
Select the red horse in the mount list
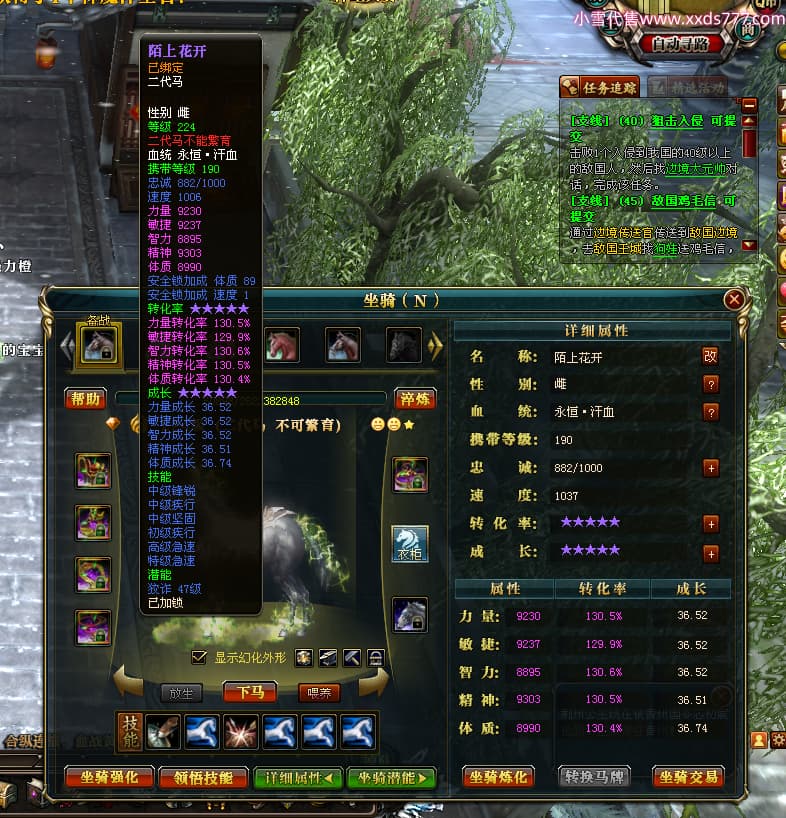(x=282, y=345)
